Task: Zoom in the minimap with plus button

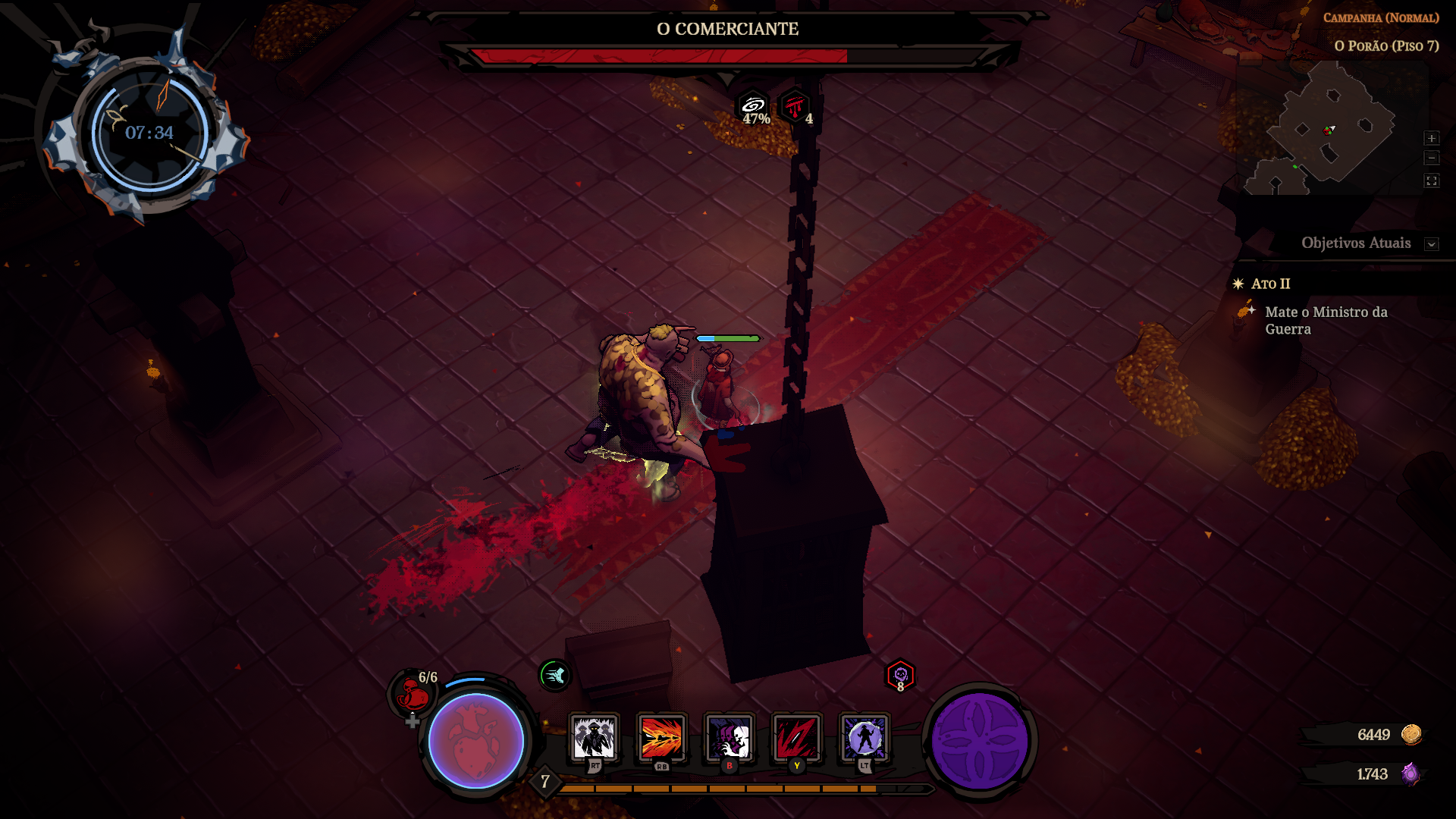Action: point(1431,138)
